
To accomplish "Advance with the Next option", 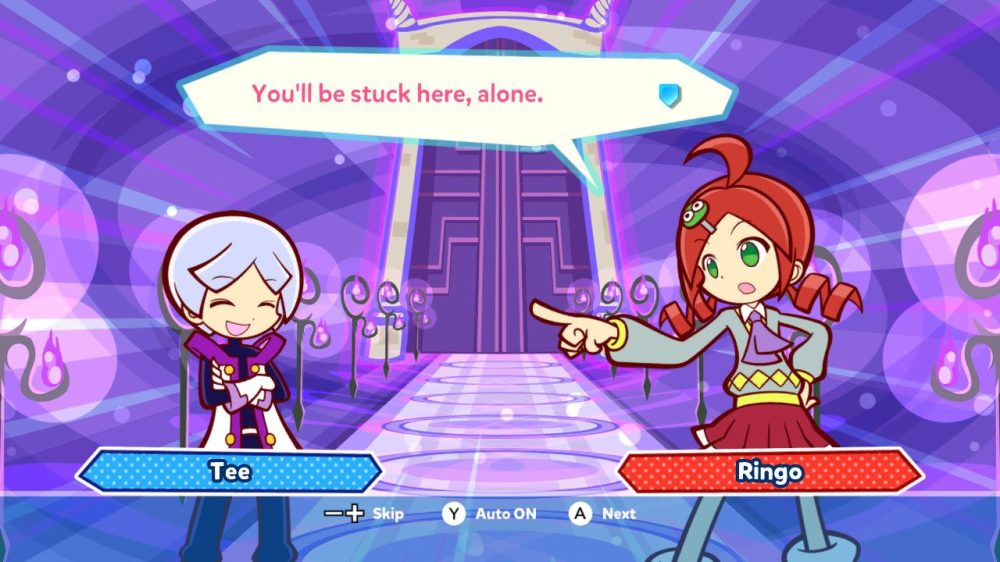I will click(x=603, y=514).
